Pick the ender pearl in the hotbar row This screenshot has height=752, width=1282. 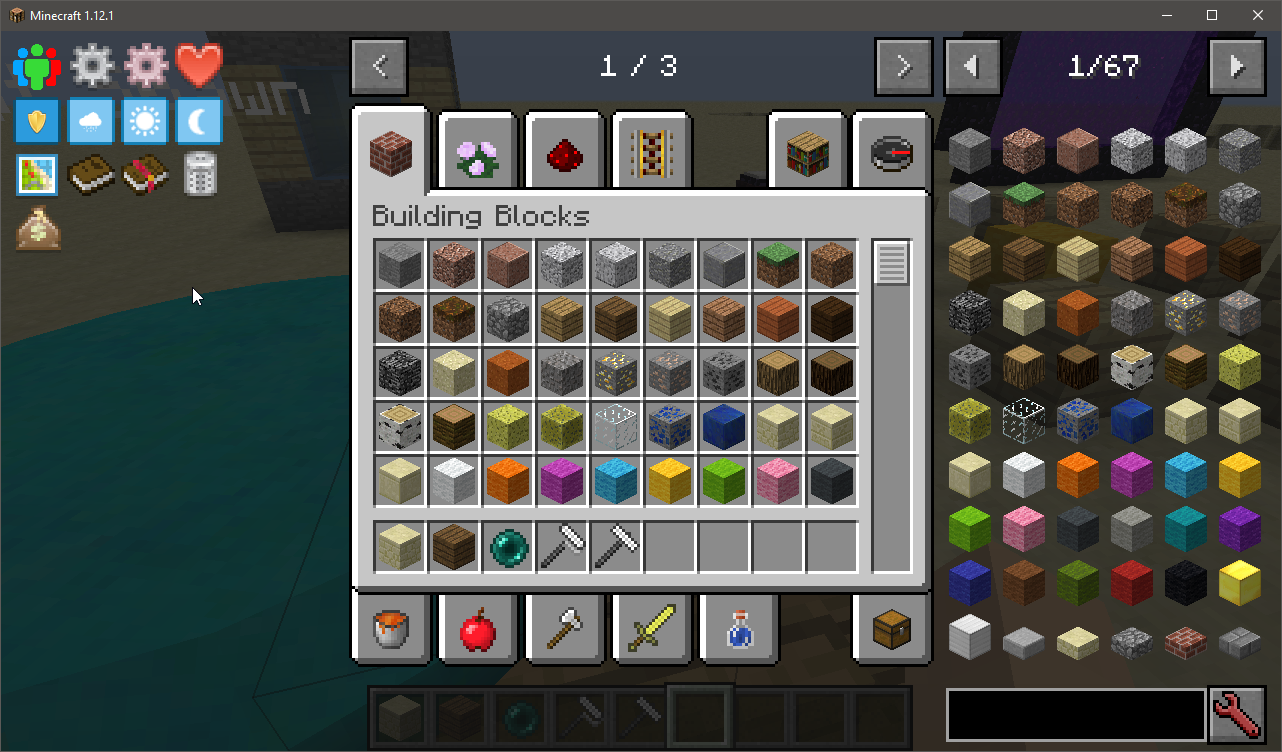click(x=508, y=547)
